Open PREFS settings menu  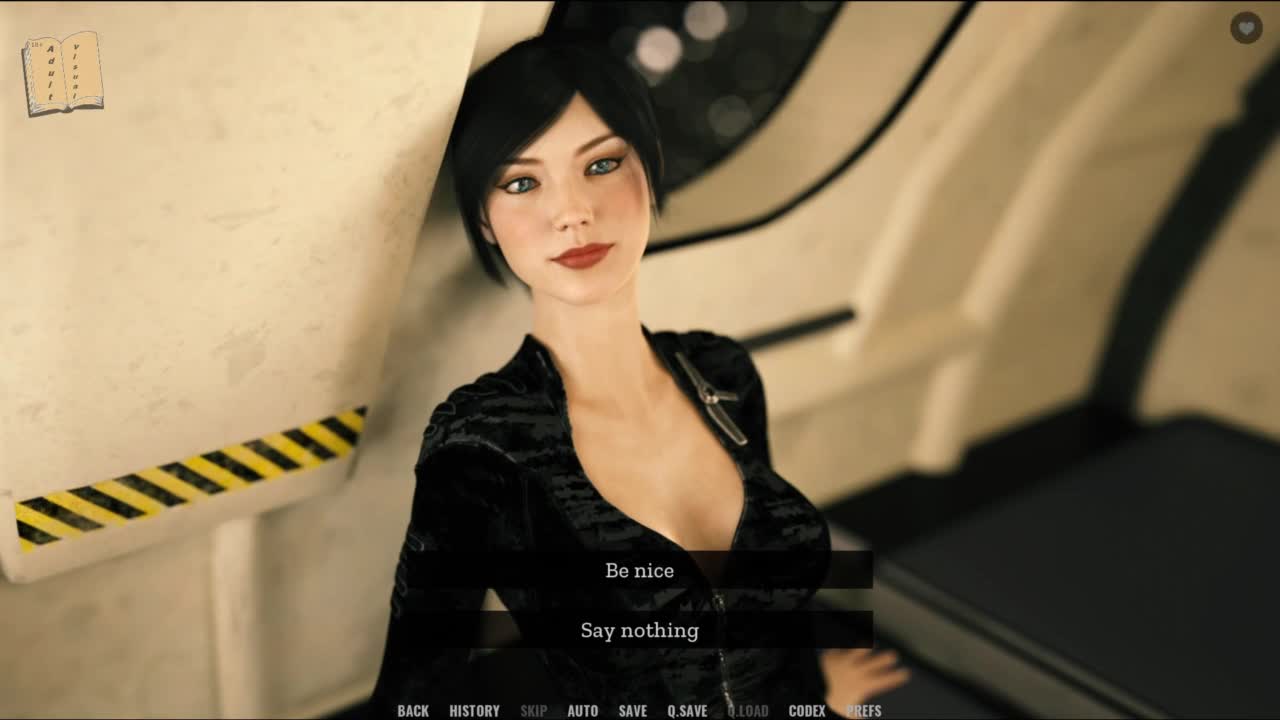click(864, 710)
